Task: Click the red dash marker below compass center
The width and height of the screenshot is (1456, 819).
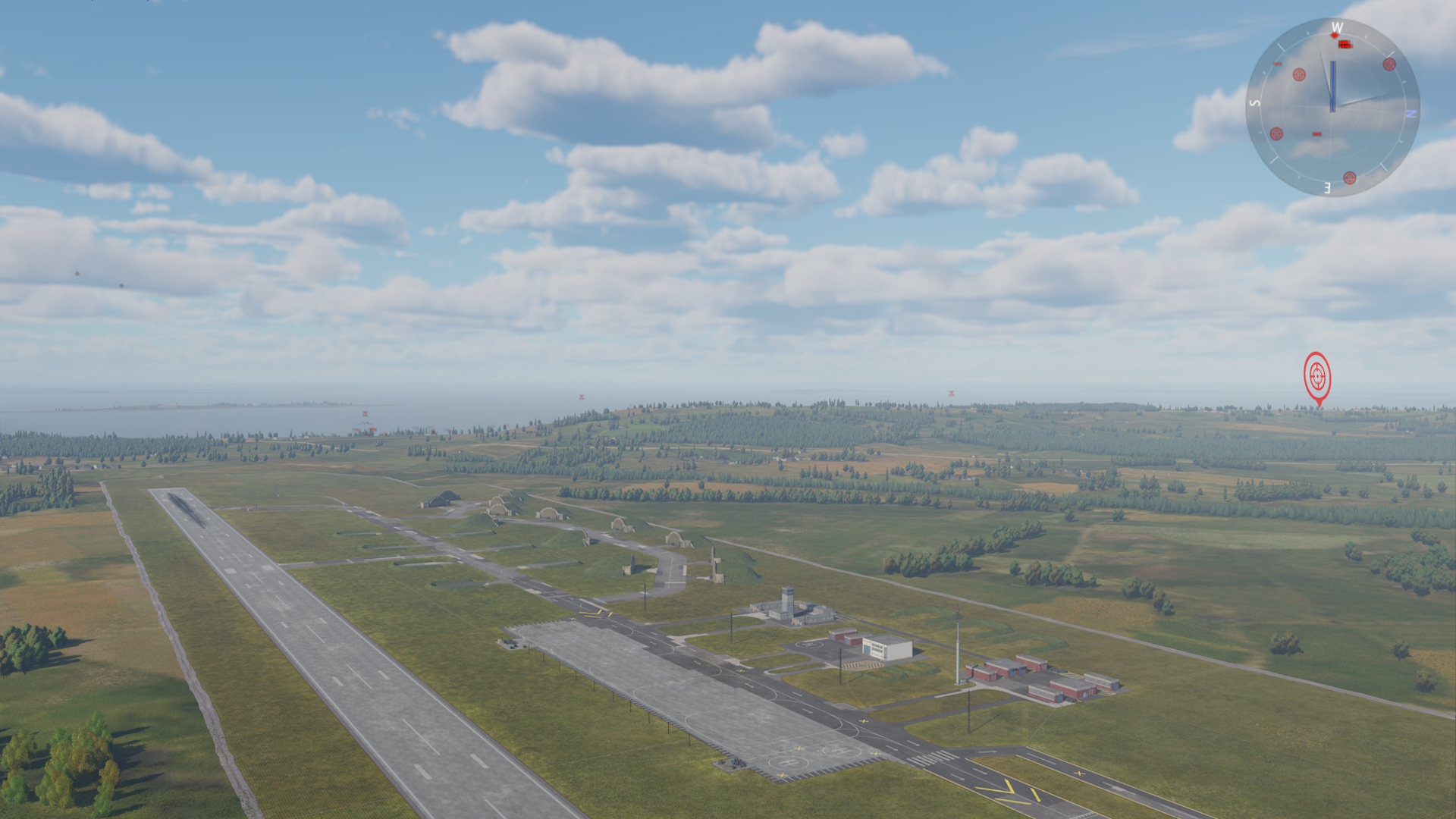Action: coord(1317,133)
